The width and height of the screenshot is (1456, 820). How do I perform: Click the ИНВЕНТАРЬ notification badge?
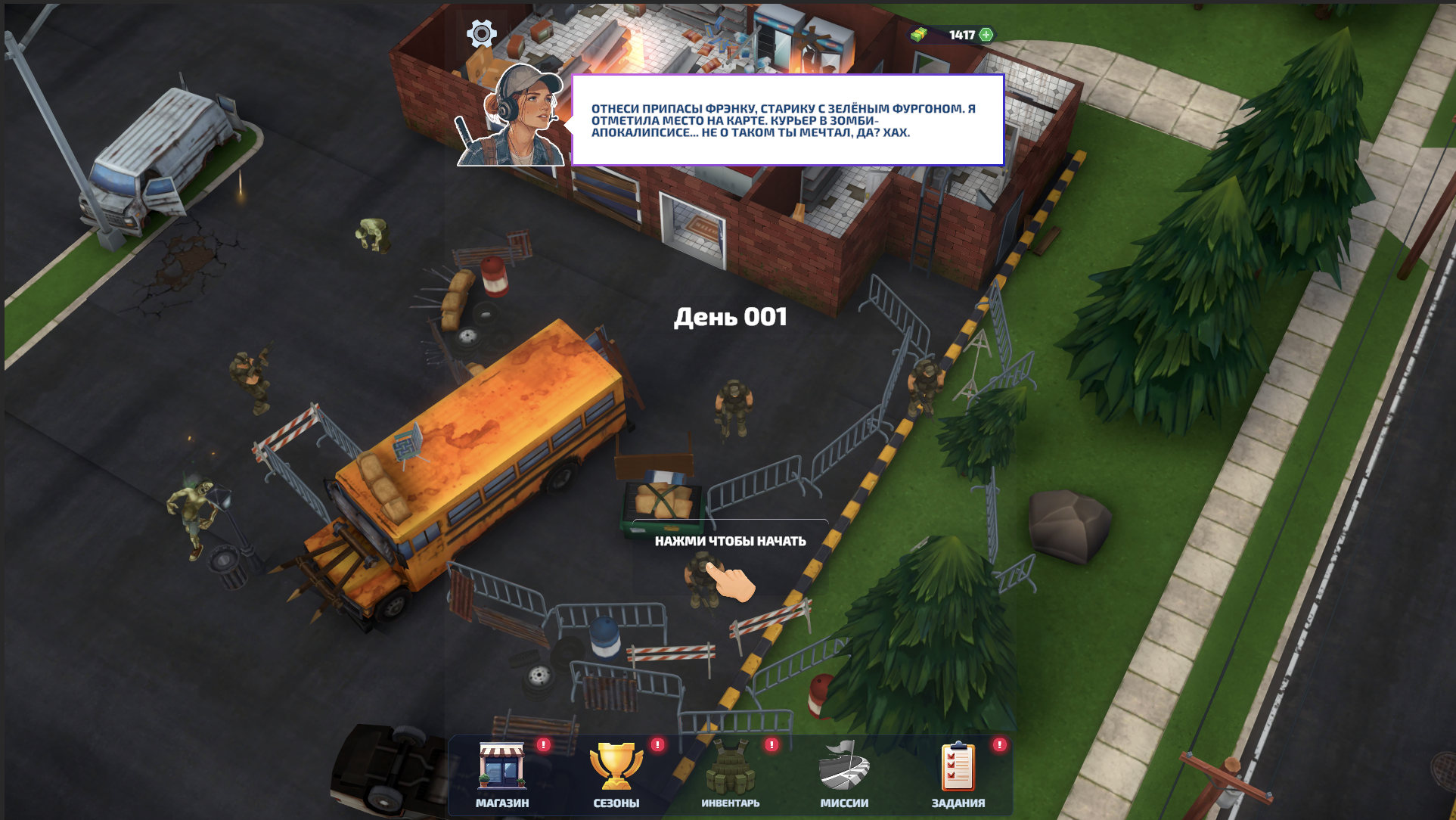click(770, 746)
